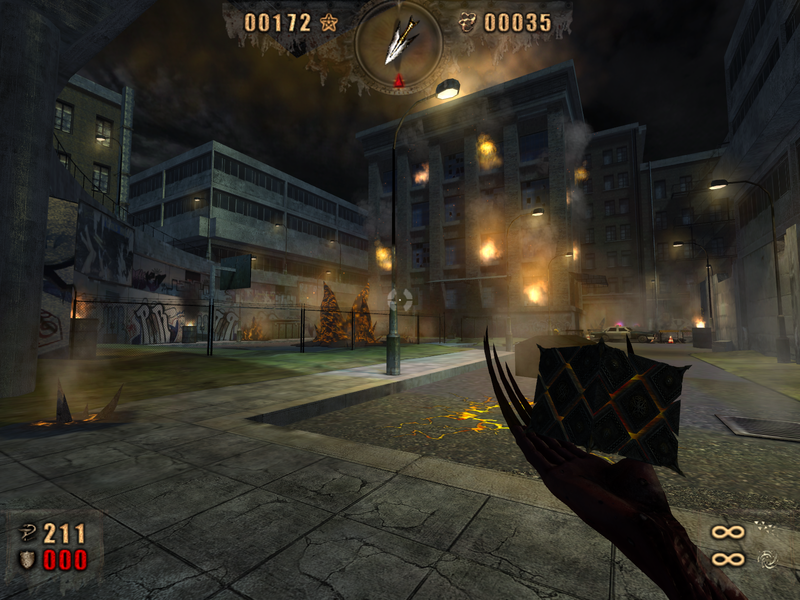Viewport: 800px width, 600px height.
Task: Select the armor shield icon beside 000
Action: click(x=27, y=559)
